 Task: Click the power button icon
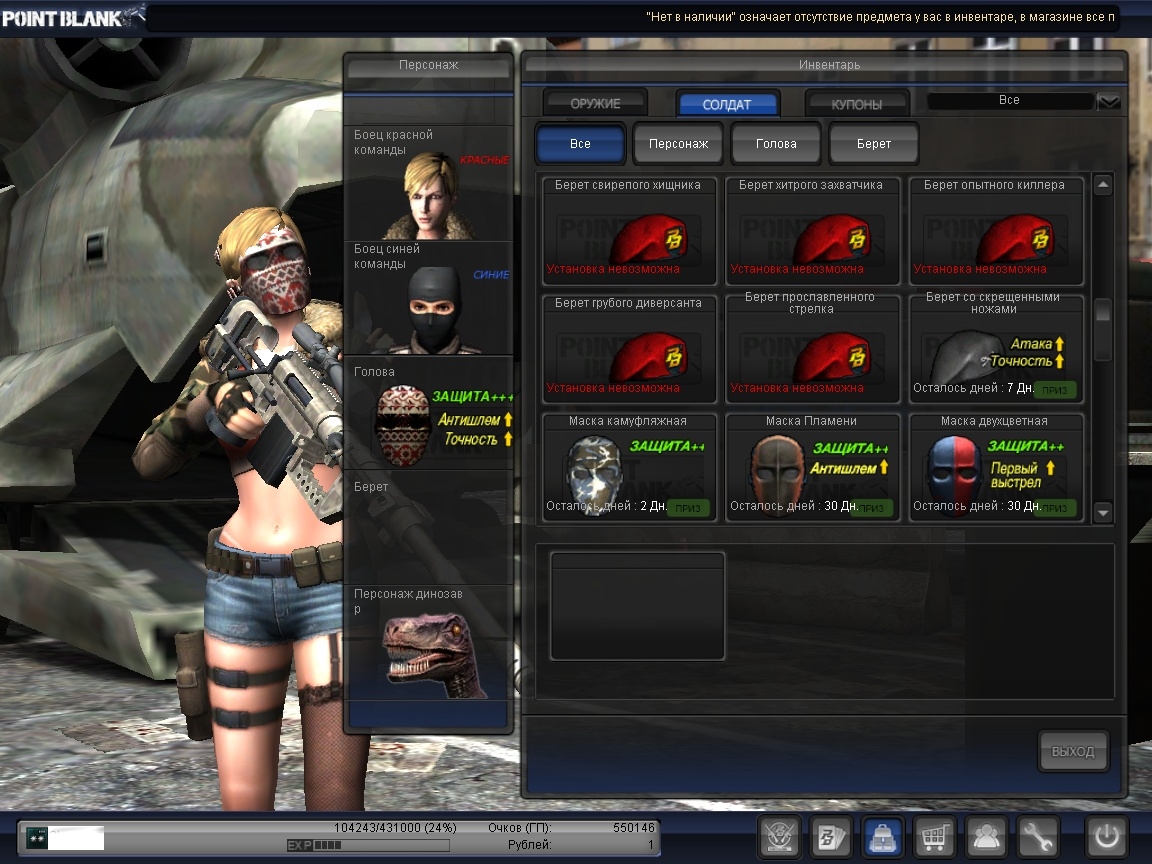(x=1107, y=836)
